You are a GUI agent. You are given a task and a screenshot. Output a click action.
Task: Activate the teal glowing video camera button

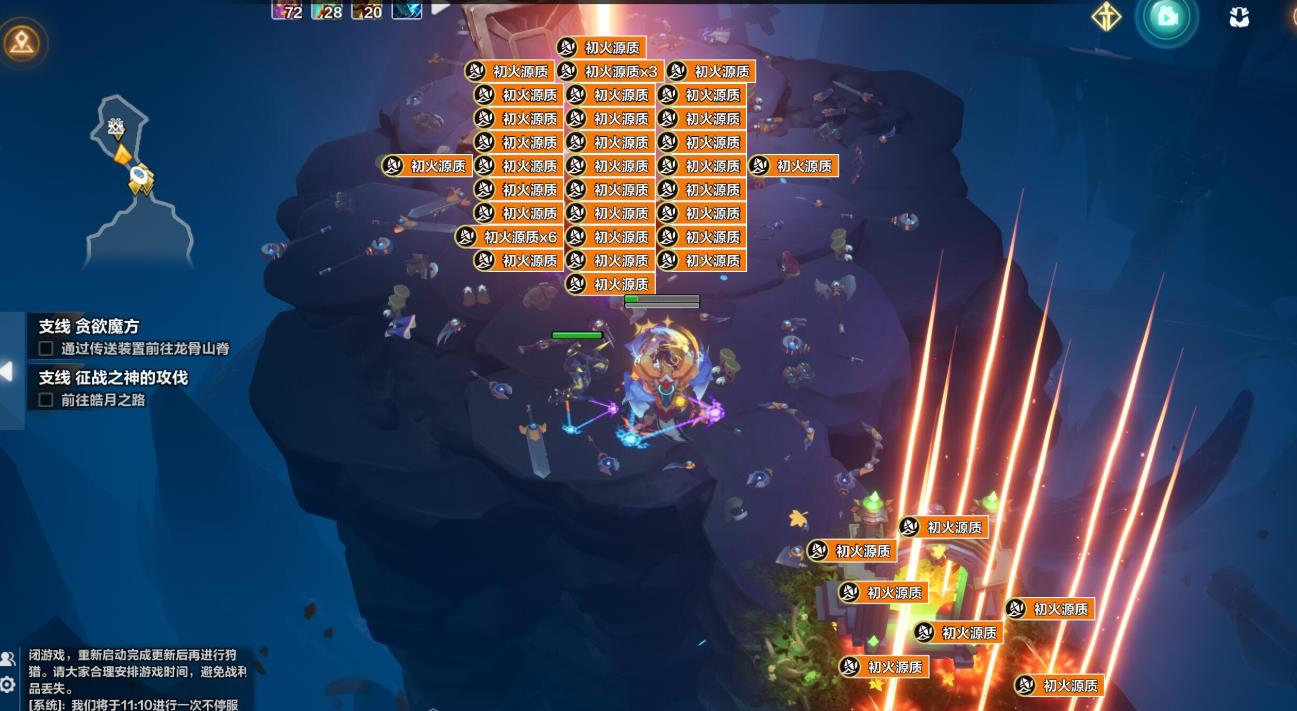click(x=1167, y=16)
